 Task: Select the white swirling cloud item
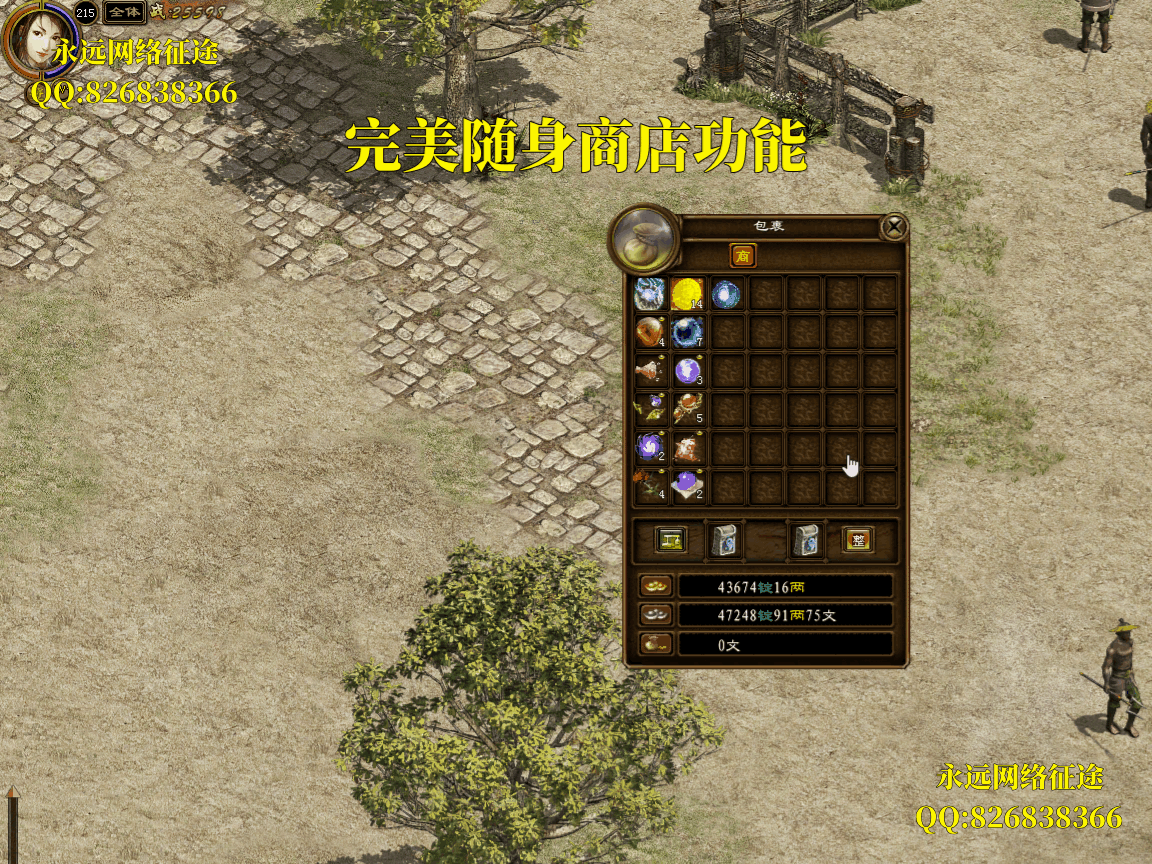pos(650,294)
